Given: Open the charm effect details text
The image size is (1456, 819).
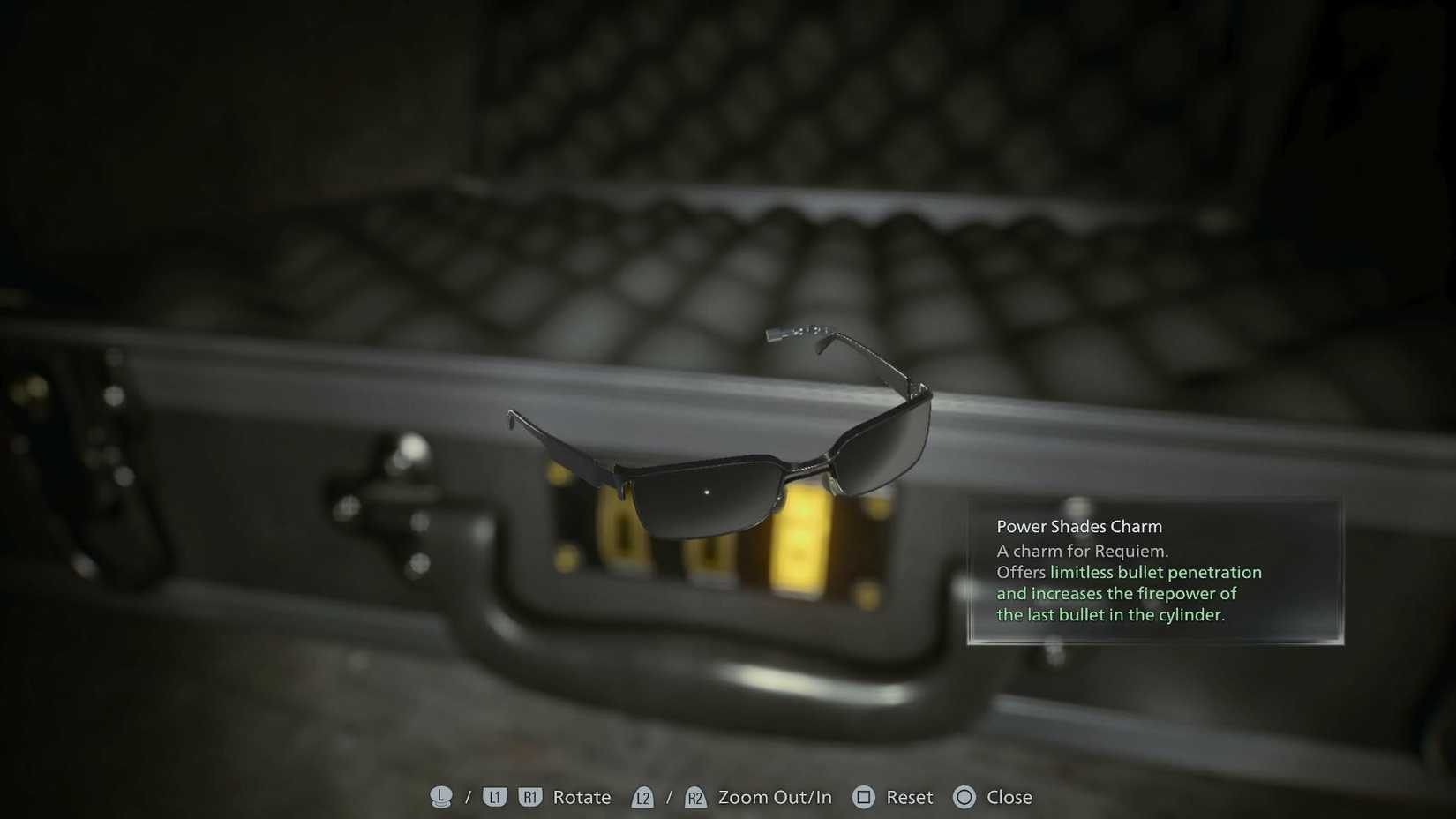Looking at the screenshot, I should tap(1130, 593).
